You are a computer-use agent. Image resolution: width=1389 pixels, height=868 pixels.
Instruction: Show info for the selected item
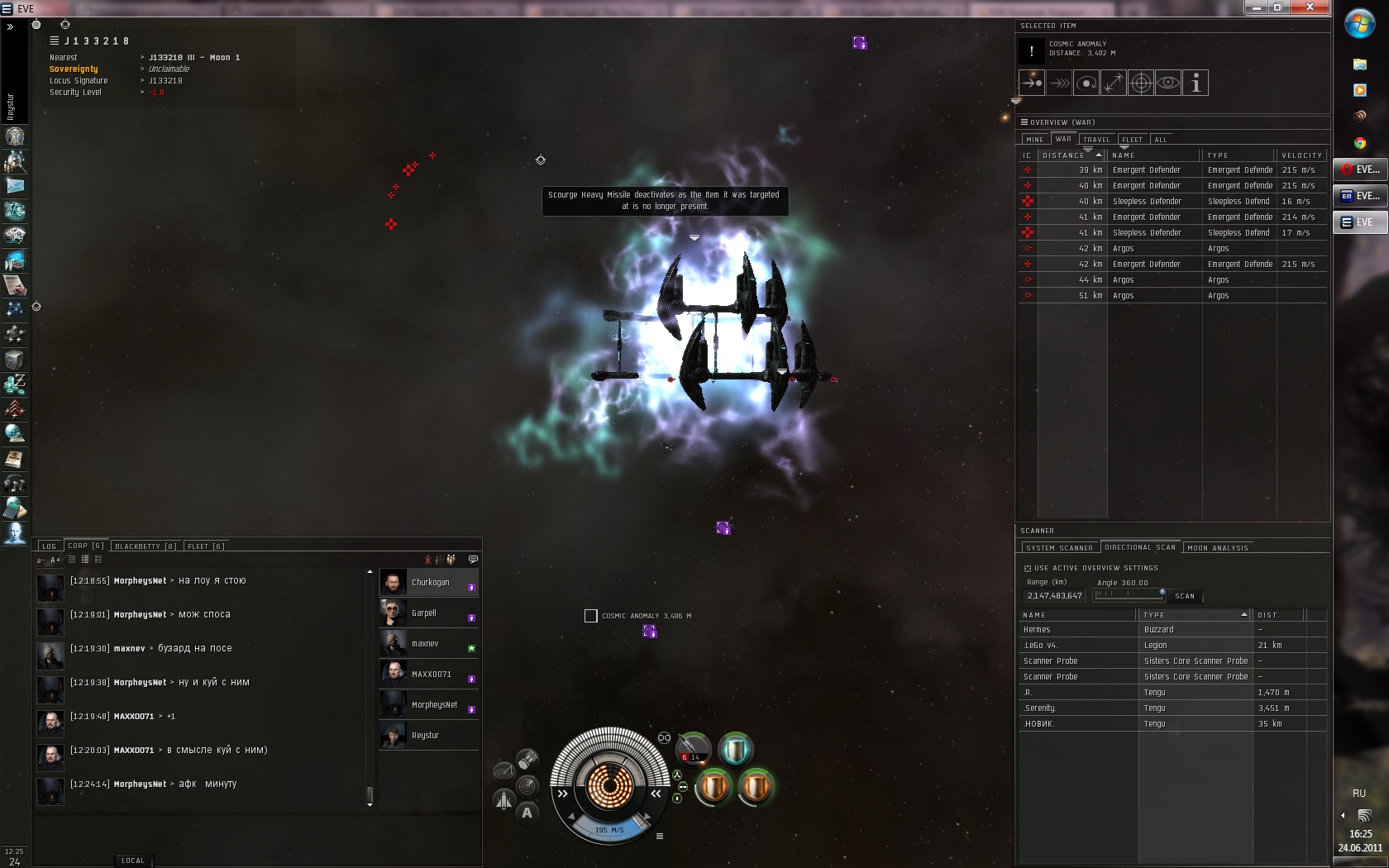(x=1195, y=83)
